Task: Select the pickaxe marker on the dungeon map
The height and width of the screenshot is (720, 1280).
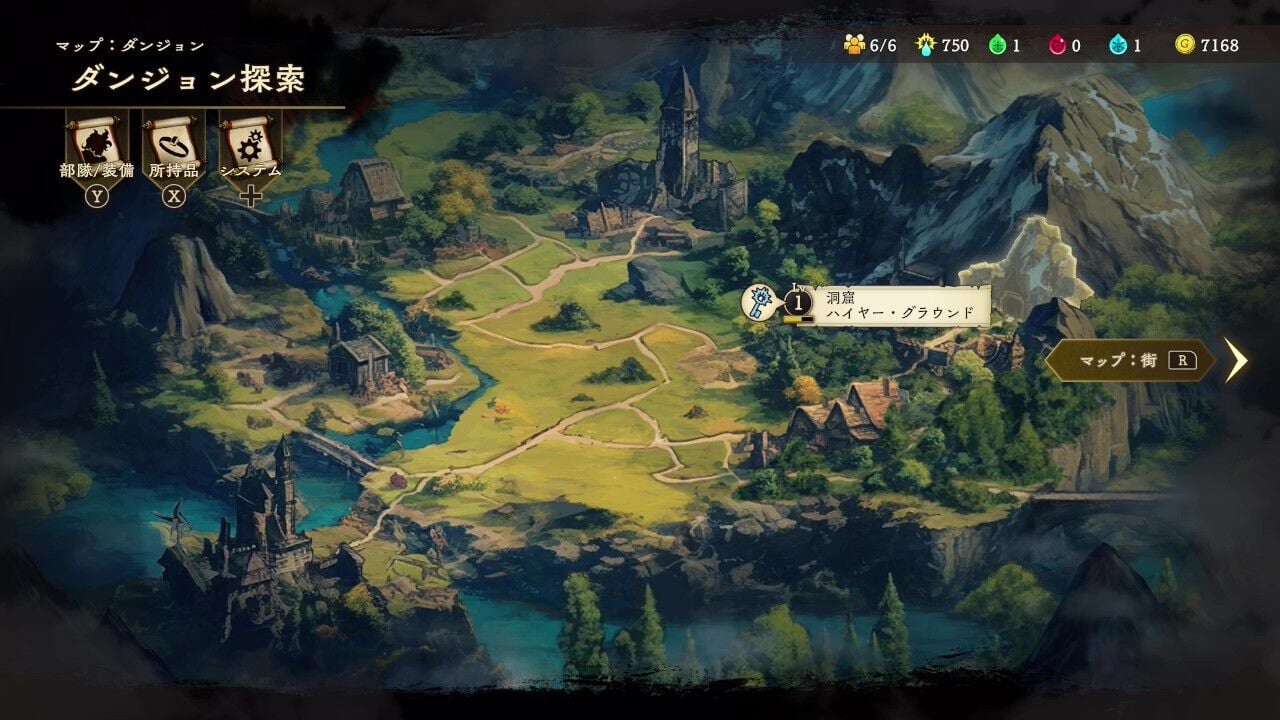Action: [759, 301]
